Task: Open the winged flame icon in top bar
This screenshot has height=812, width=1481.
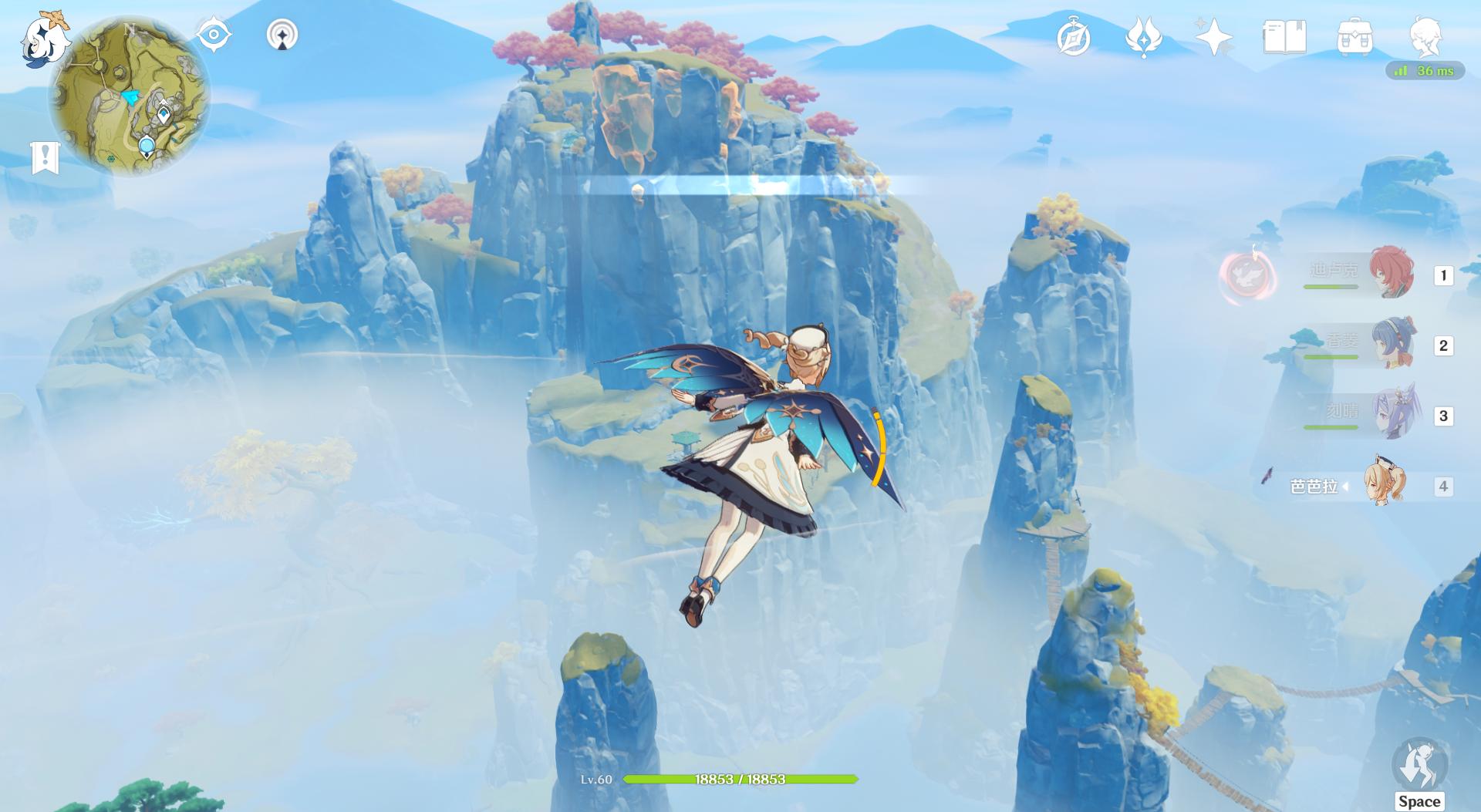Action: pos(1143,38)
